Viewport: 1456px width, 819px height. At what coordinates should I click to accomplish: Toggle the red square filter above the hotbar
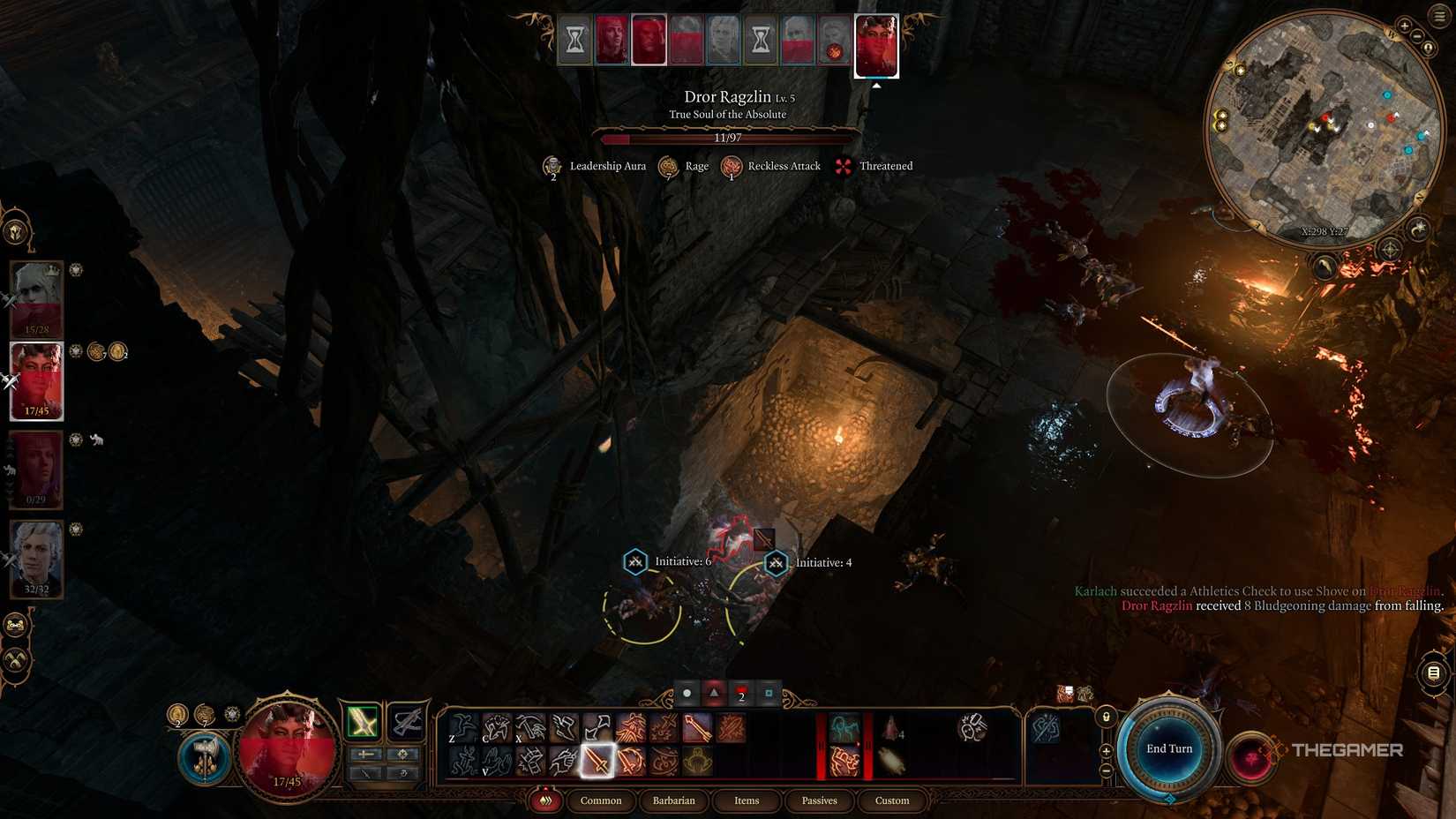(742, 694)
